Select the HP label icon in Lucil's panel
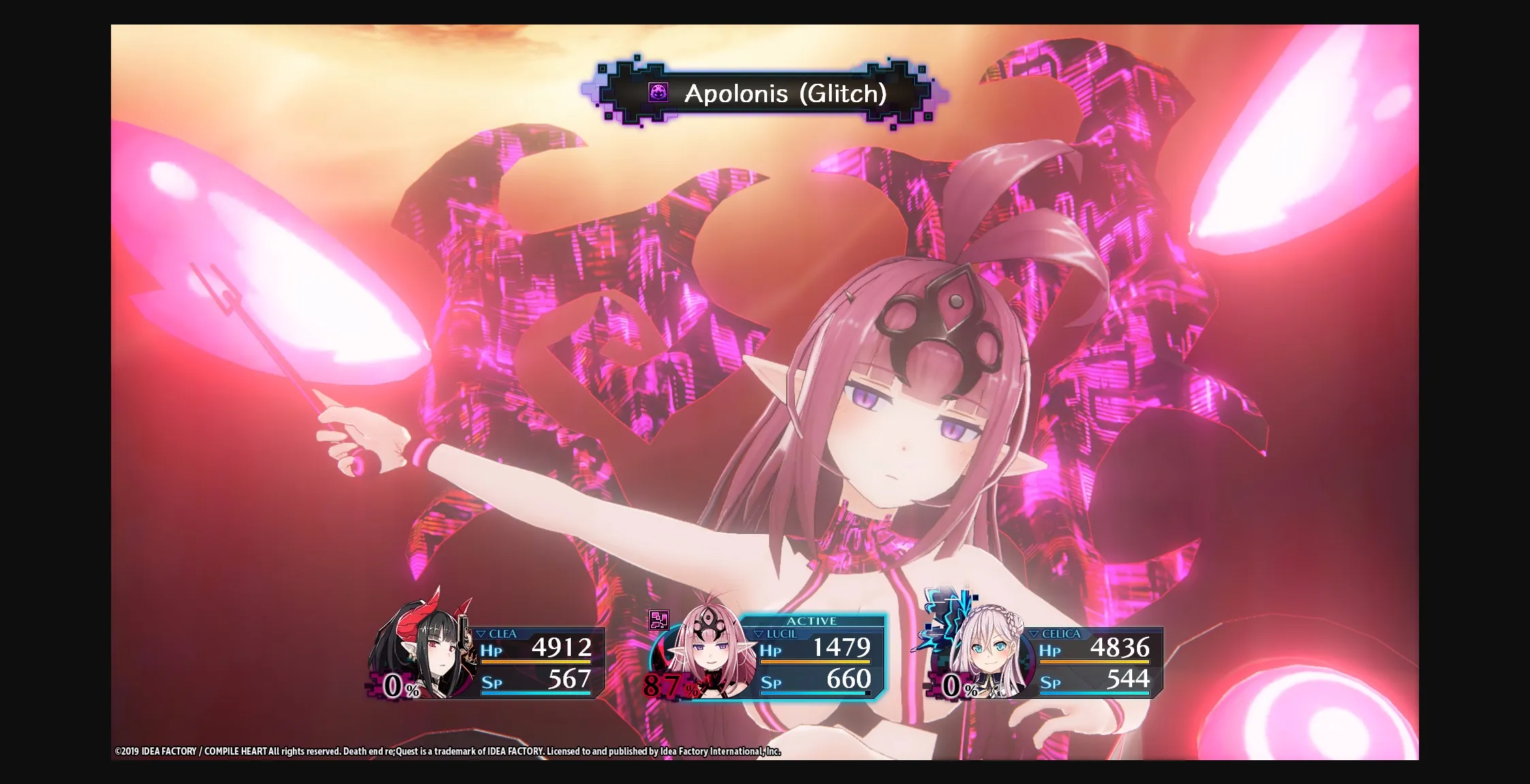The image size is (1530, 784). point(772,651)
